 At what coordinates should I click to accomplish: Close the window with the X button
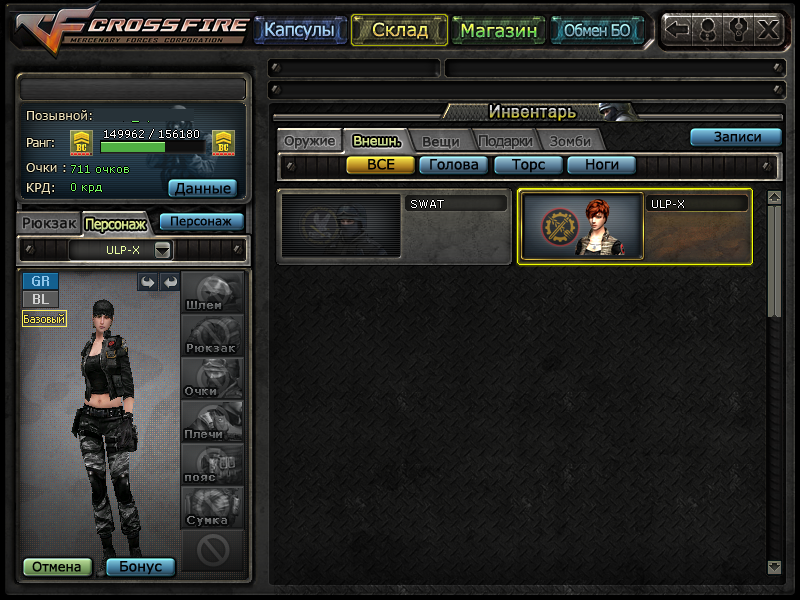click(x=768, y=30)
